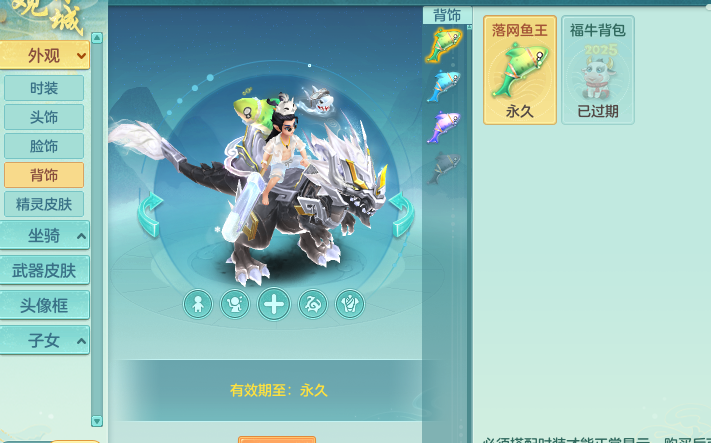Go to the 头像框 avatar frame section
The image size is (711, 443).
[x=44, y=305]
